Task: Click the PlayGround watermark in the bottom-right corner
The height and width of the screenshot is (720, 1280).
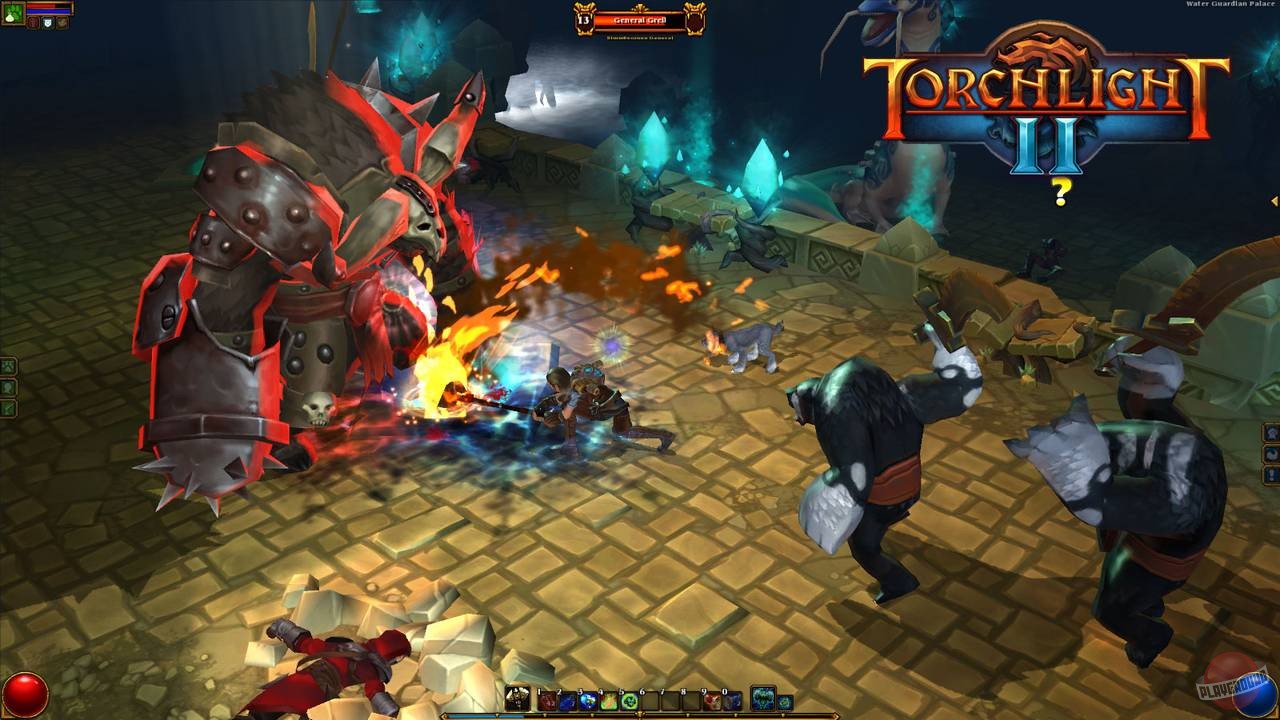Action: tap(1228, 689)
